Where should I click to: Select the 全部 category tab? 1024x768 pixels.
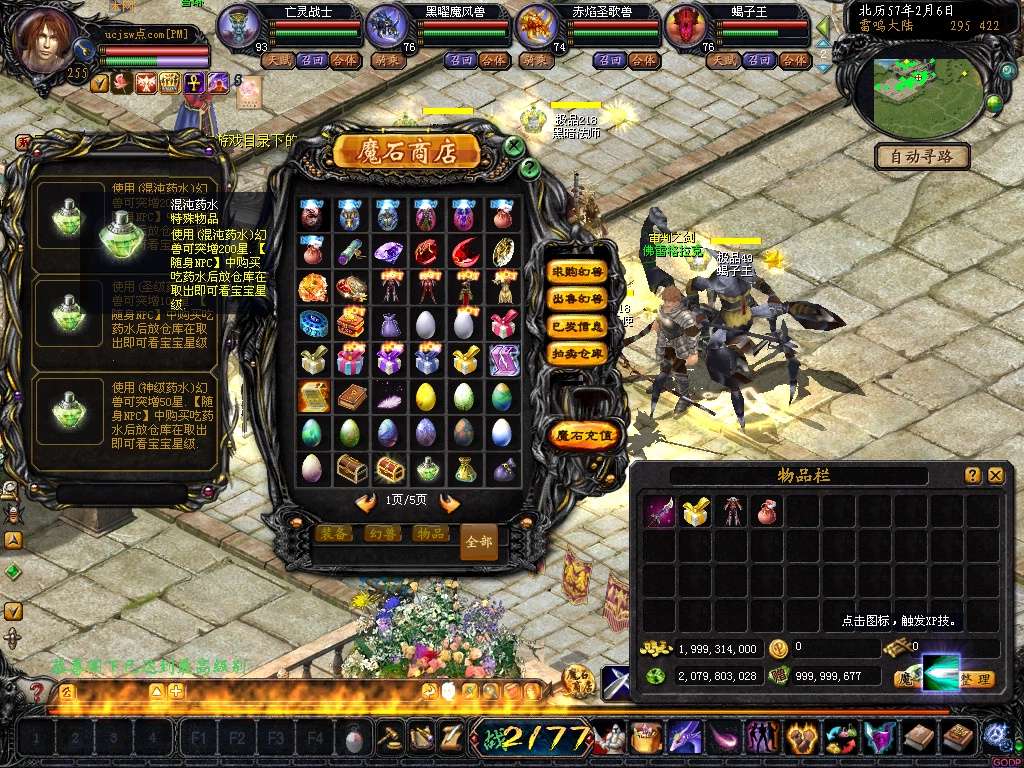(x=479, y=541)
